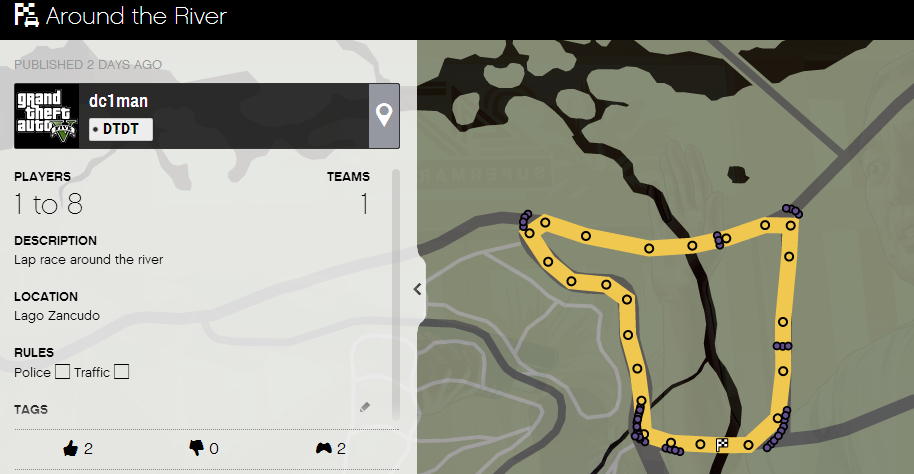Viewport: 914px width, 474px height.
Task: Toggle the Police rule checkbox
Action: pos(62,373)
